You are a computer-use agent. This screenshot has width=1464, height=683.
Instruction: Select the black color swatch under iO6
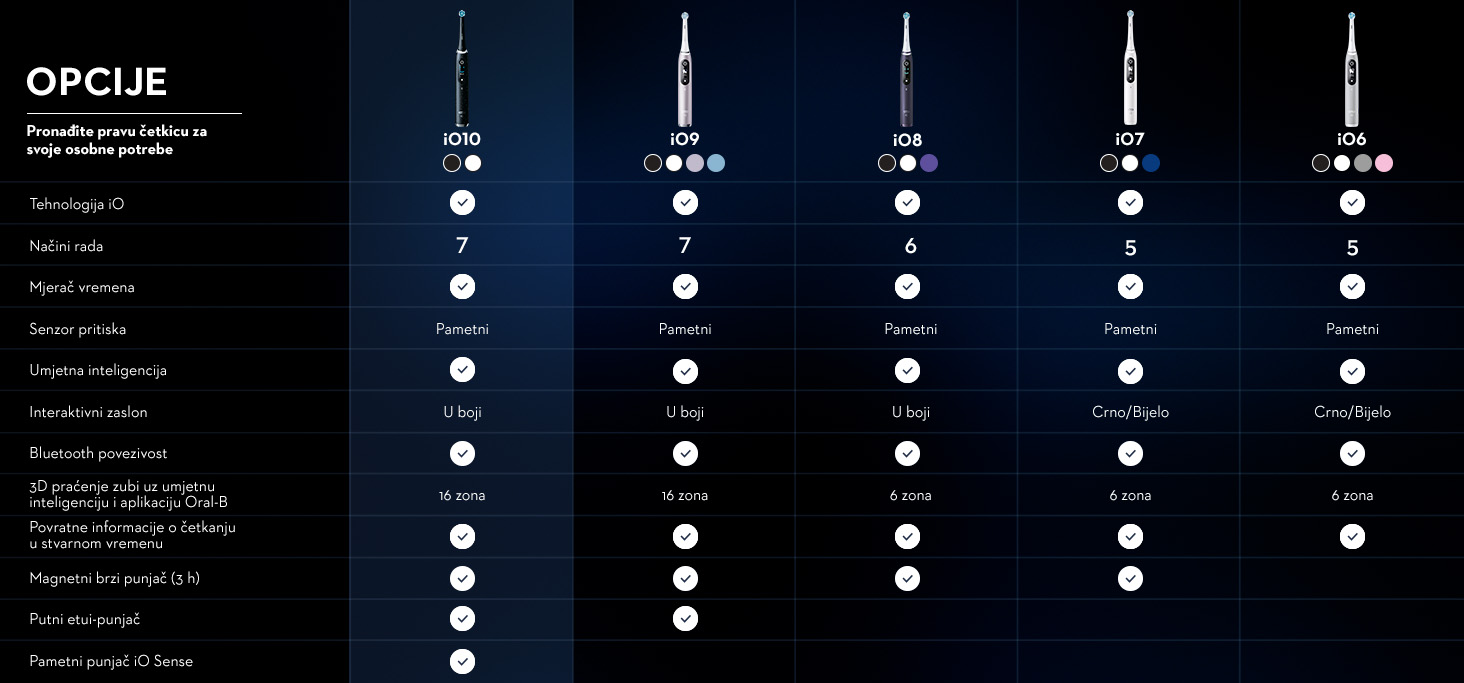coord(1321,163)
